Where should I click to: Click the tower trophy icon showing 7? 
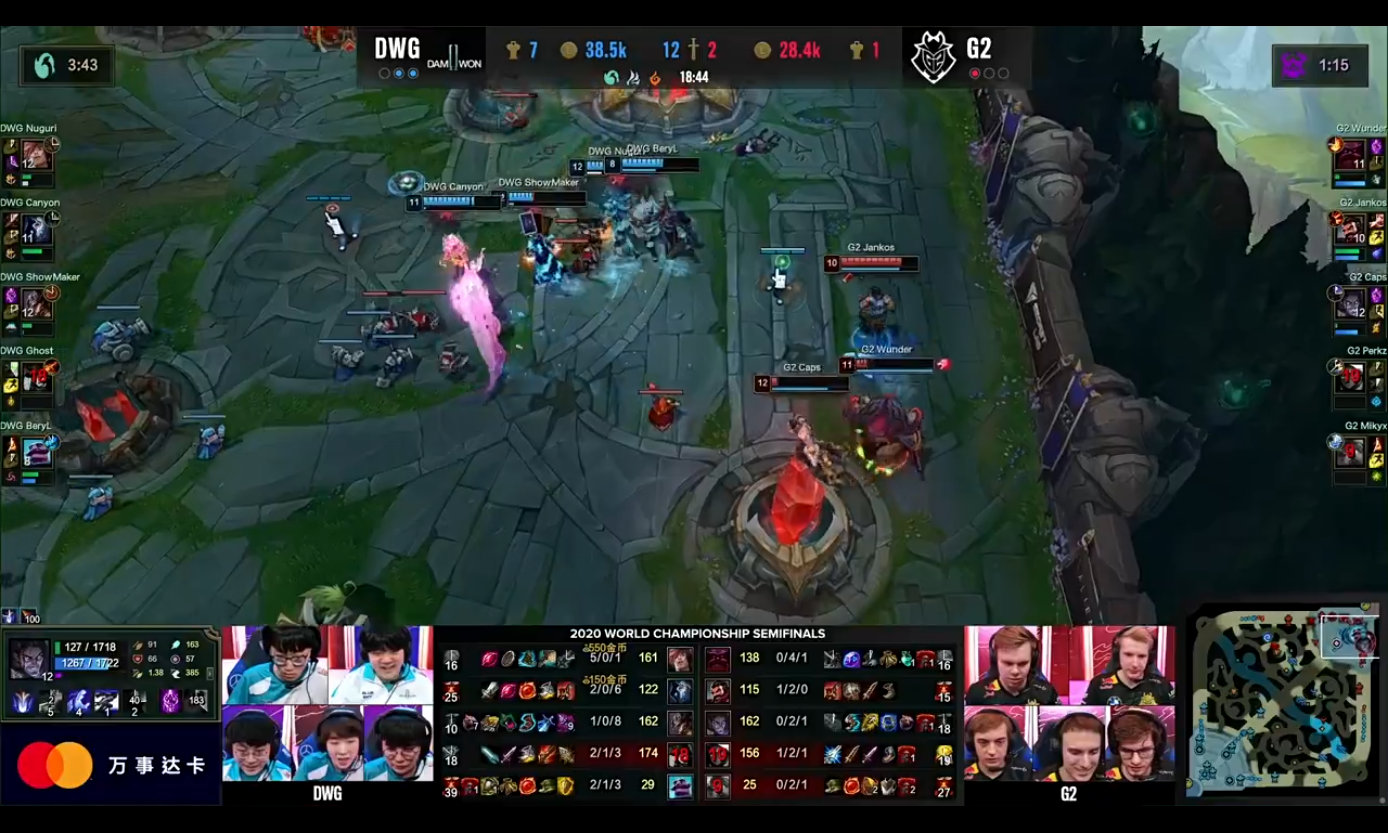(513, 51)
